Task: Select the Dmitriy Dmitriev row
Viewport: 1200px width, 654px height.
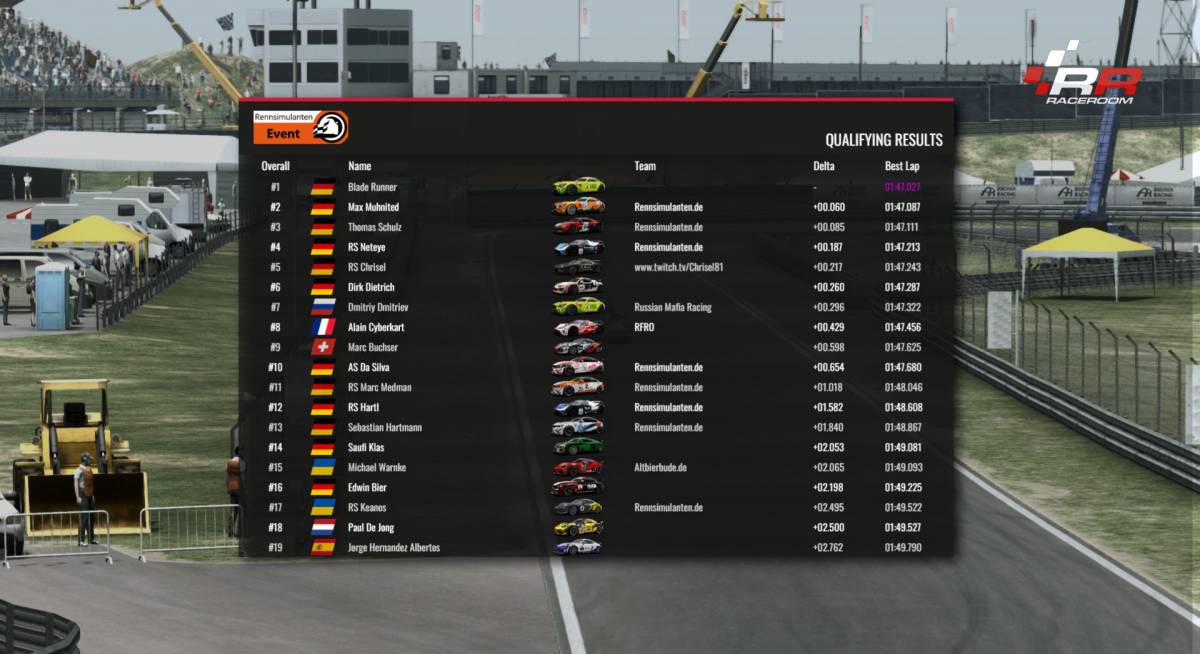Action: tap(376, 307)
